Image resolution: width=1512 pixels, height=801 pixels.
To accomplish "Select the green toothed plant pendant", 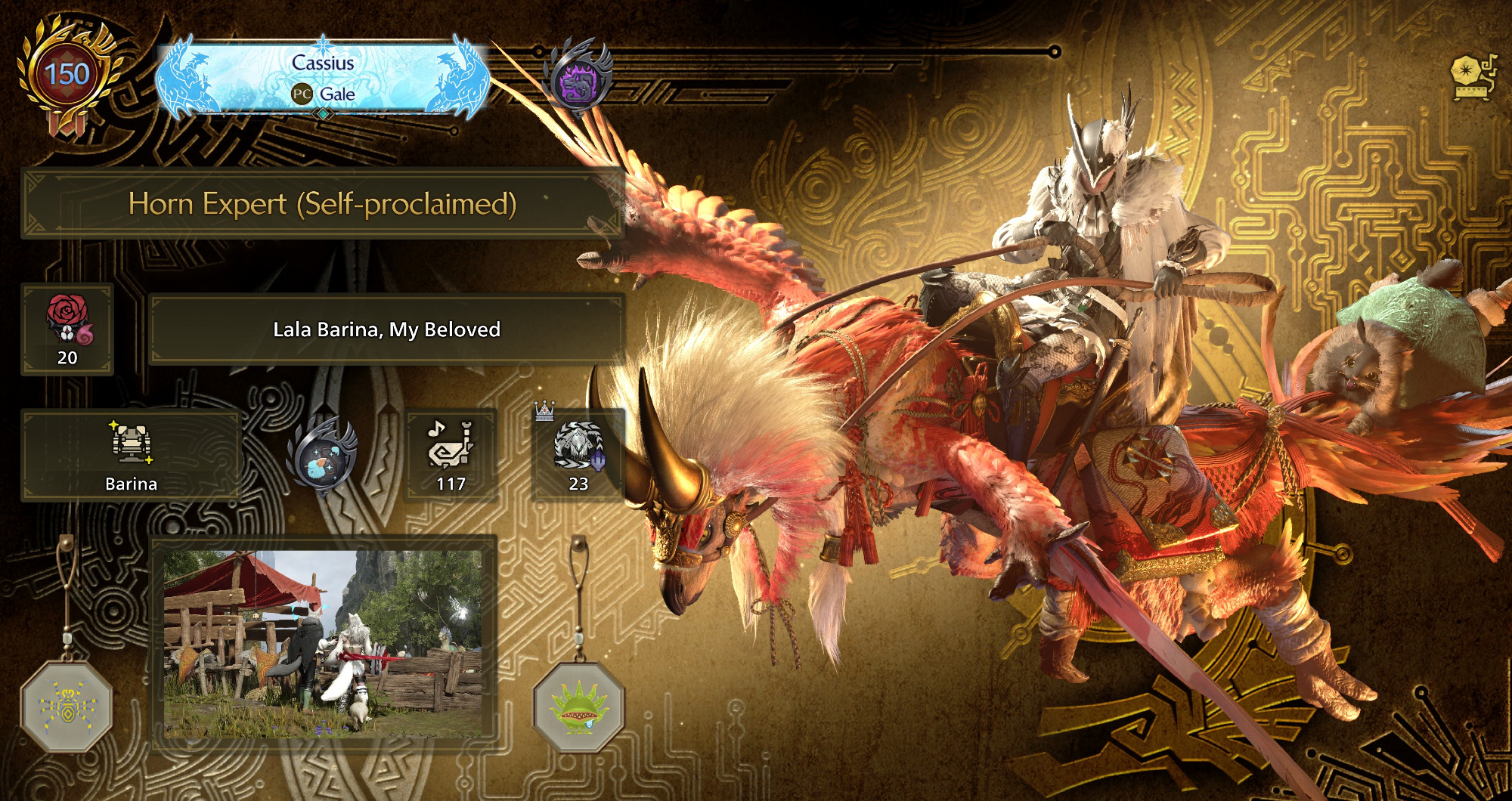I will point(578,708).
